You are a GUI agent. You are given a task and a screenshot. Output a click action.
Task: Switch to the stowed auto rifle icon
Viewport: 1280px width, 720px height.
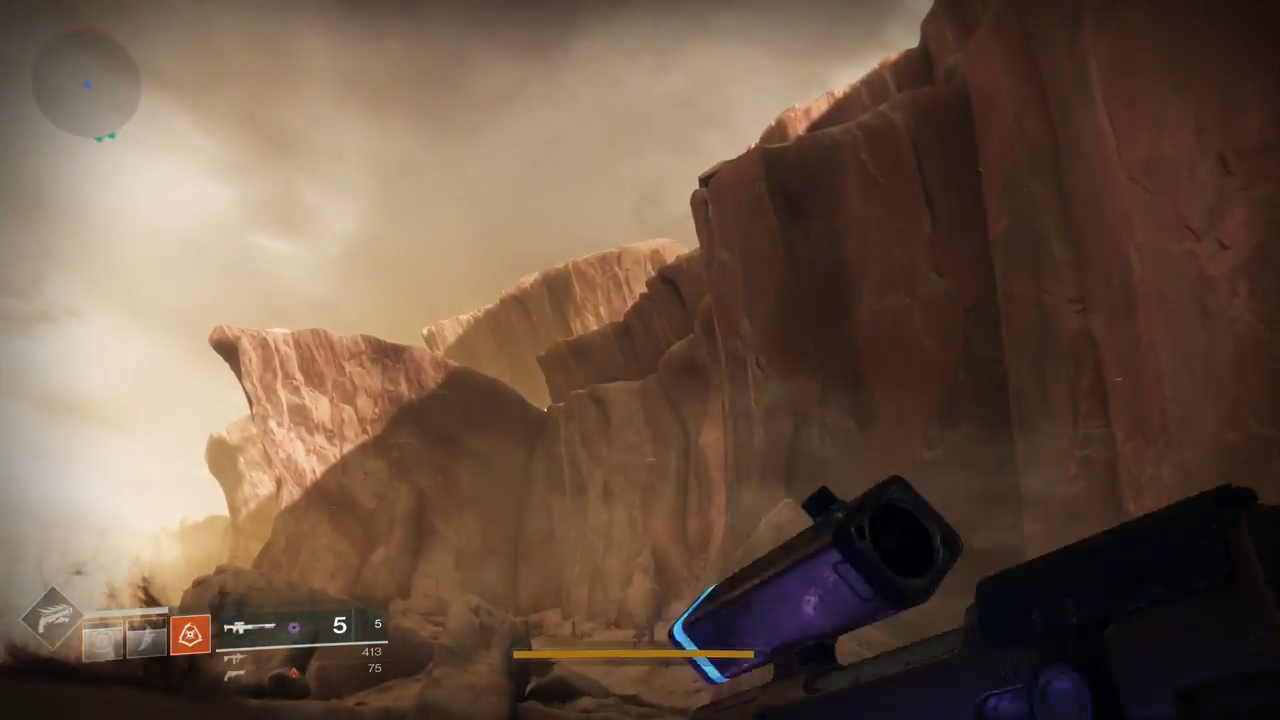[236, 658]
